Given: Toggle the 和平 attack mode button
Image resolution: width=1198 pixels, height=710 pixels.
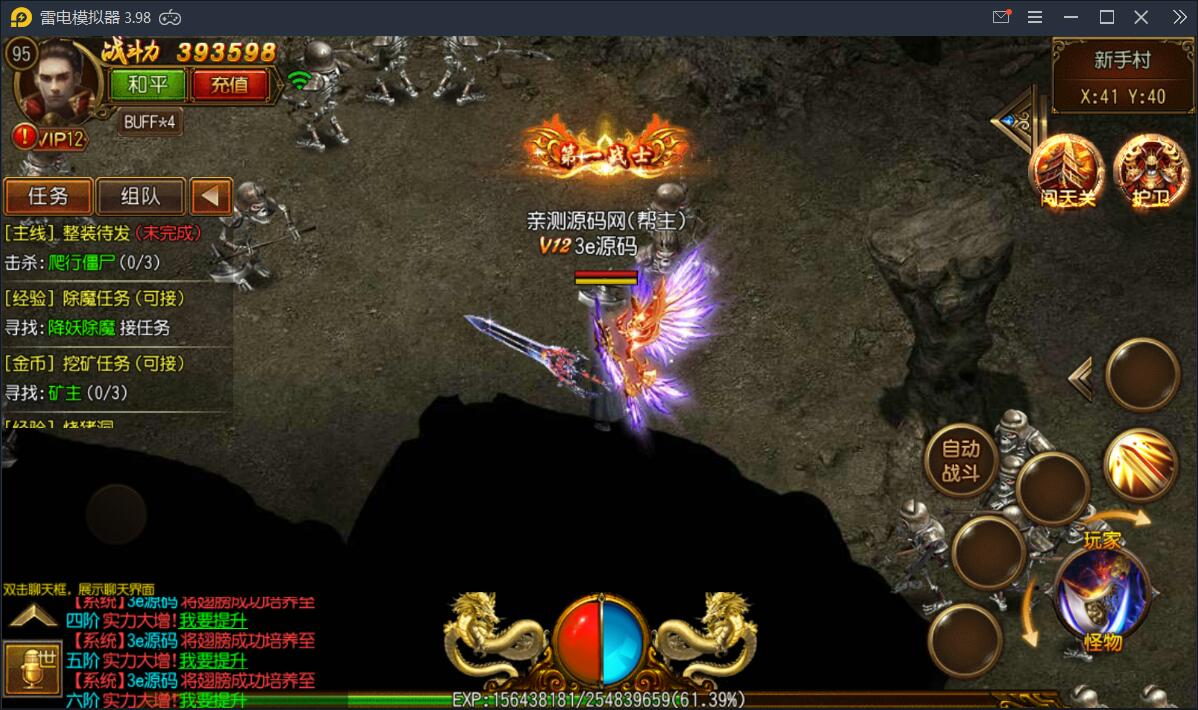Looking at the screenshot, I should coord(148,85).
